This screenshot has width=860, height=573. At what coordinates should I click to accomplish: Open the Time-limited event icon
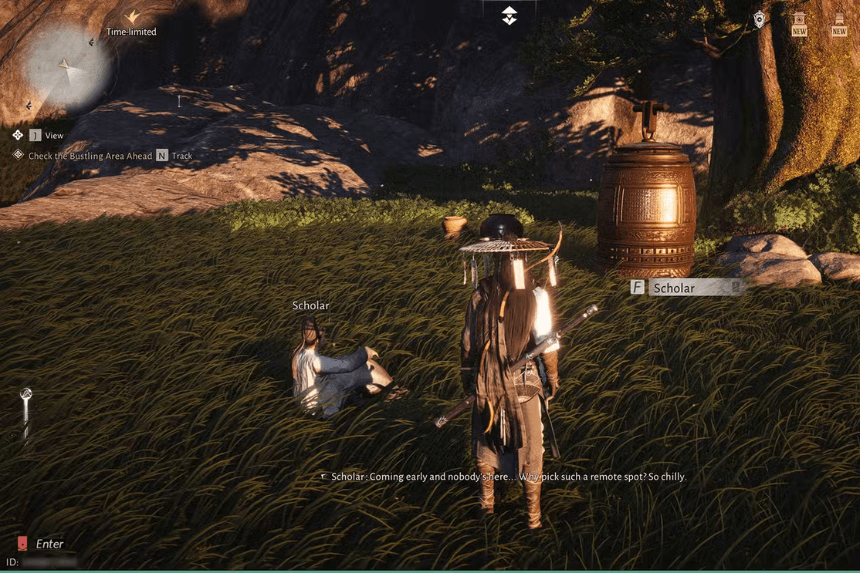point(131,18)
